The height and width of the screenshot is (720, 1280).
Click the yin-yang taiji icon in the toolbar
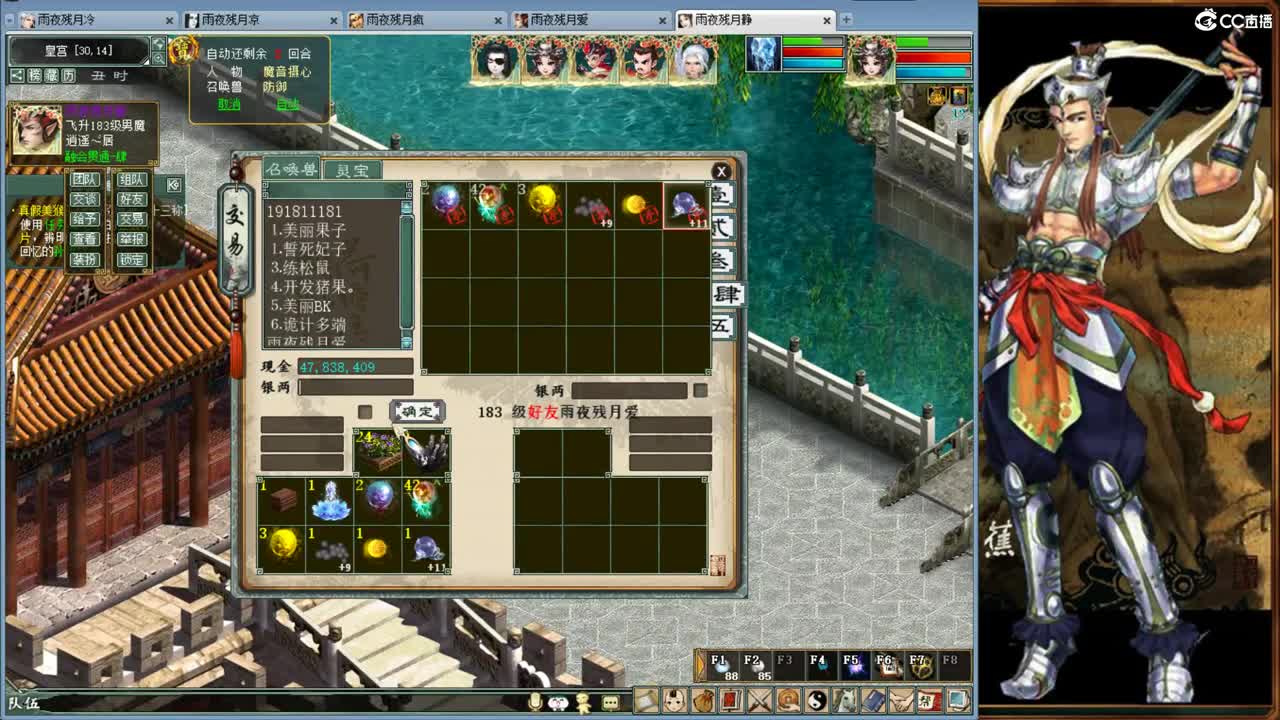coord(818,701)
